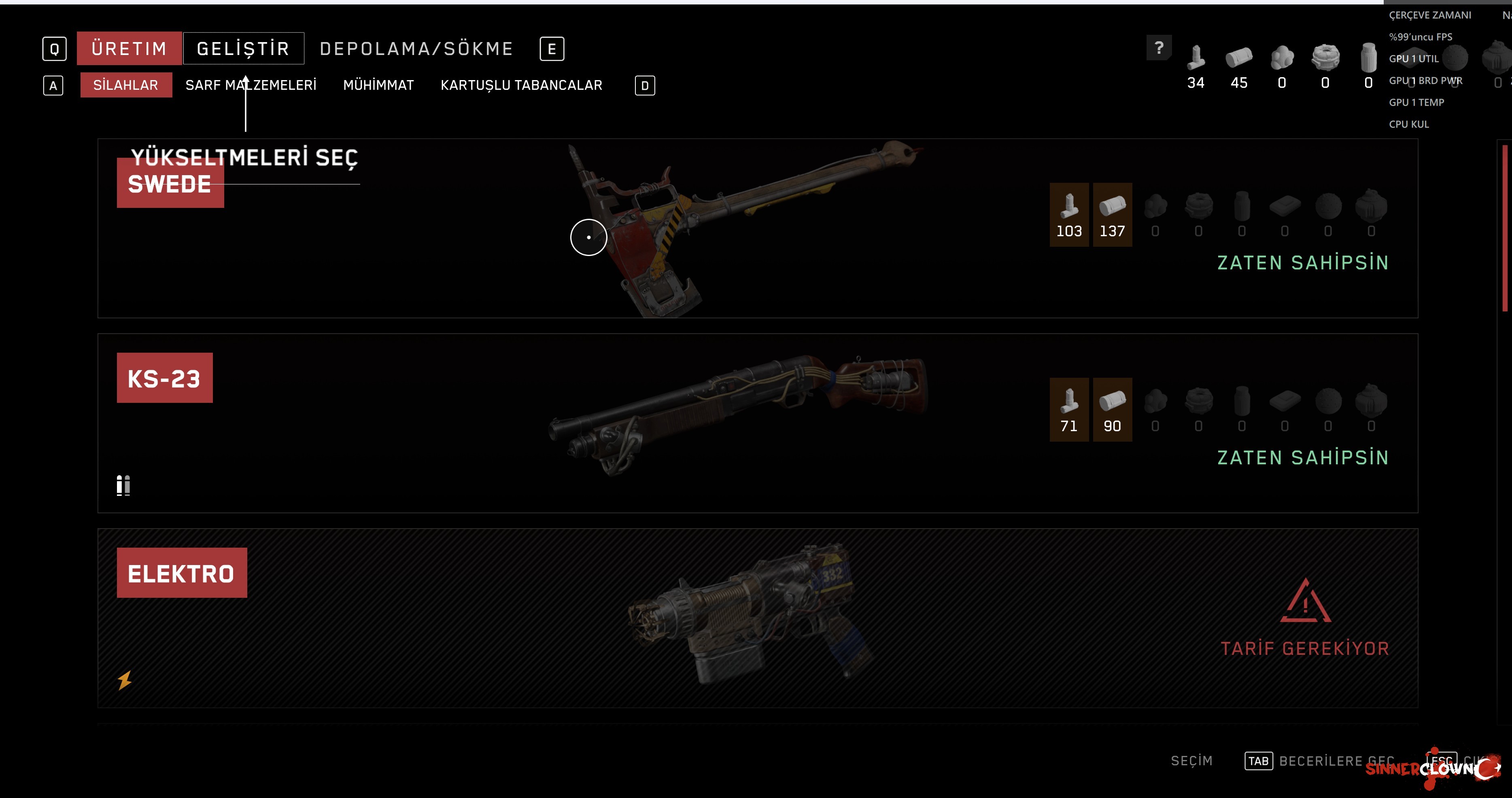Image resolution: width=1512 pixels, height=798 pixels.
Task: Select the KARTUŞLU TABANCALAR category
Action: [x=521, y=85]
